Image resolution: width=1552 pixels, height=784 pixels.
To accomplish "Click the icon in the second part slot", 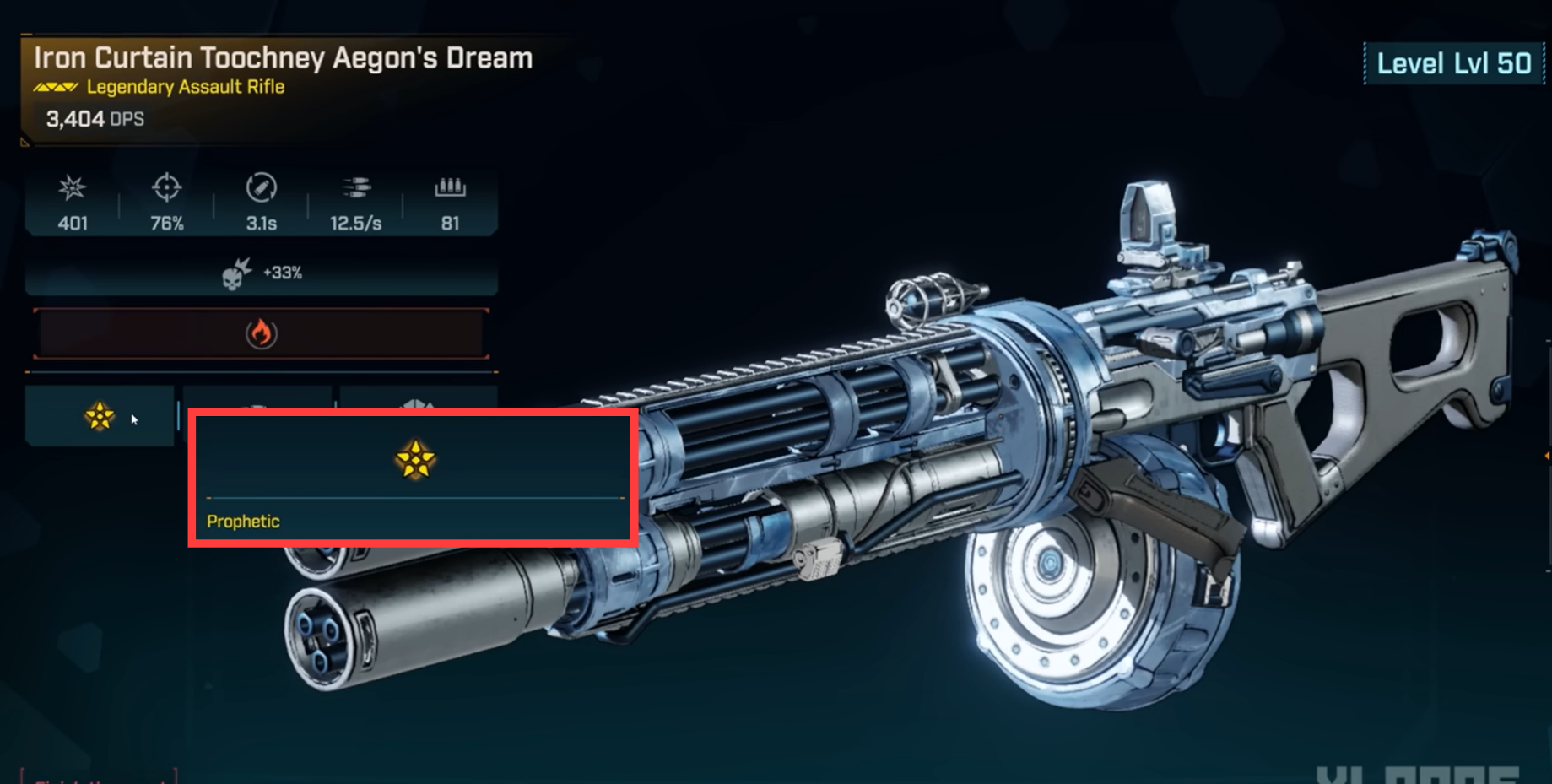I will click(x=257, y=403).
